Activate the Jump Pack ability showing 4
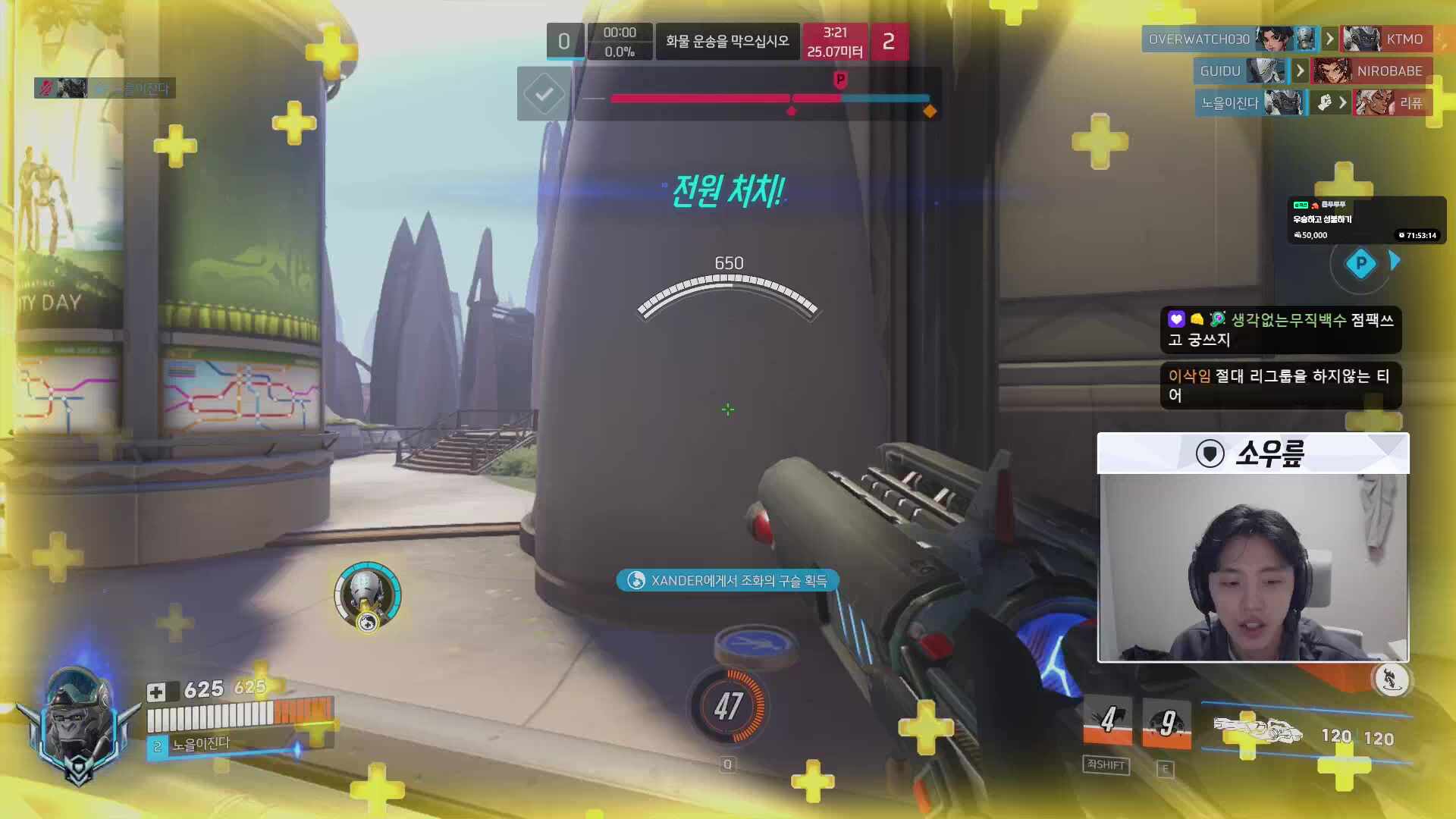This screenshot has height=819, width=1456. [1107, 720]
